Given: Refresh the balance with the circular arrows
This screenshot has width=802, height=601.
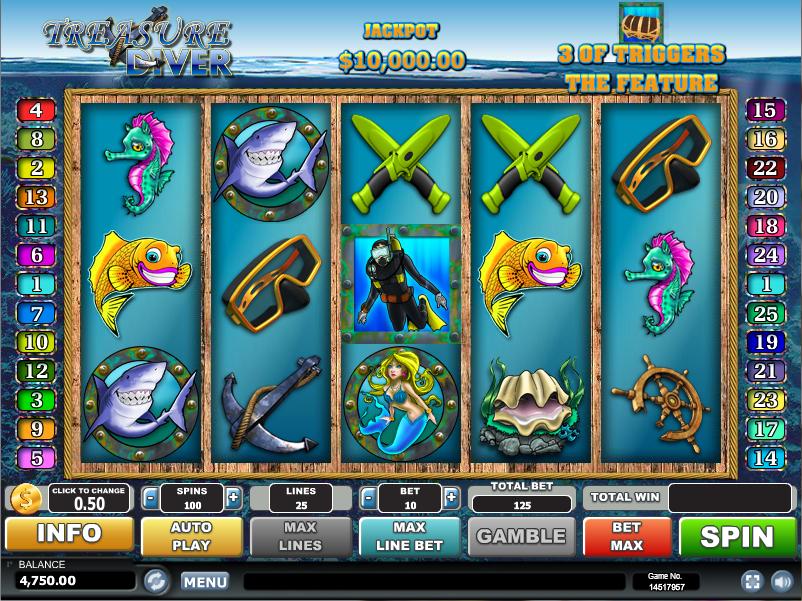Looking at the screenshot, I should [156, 580].
